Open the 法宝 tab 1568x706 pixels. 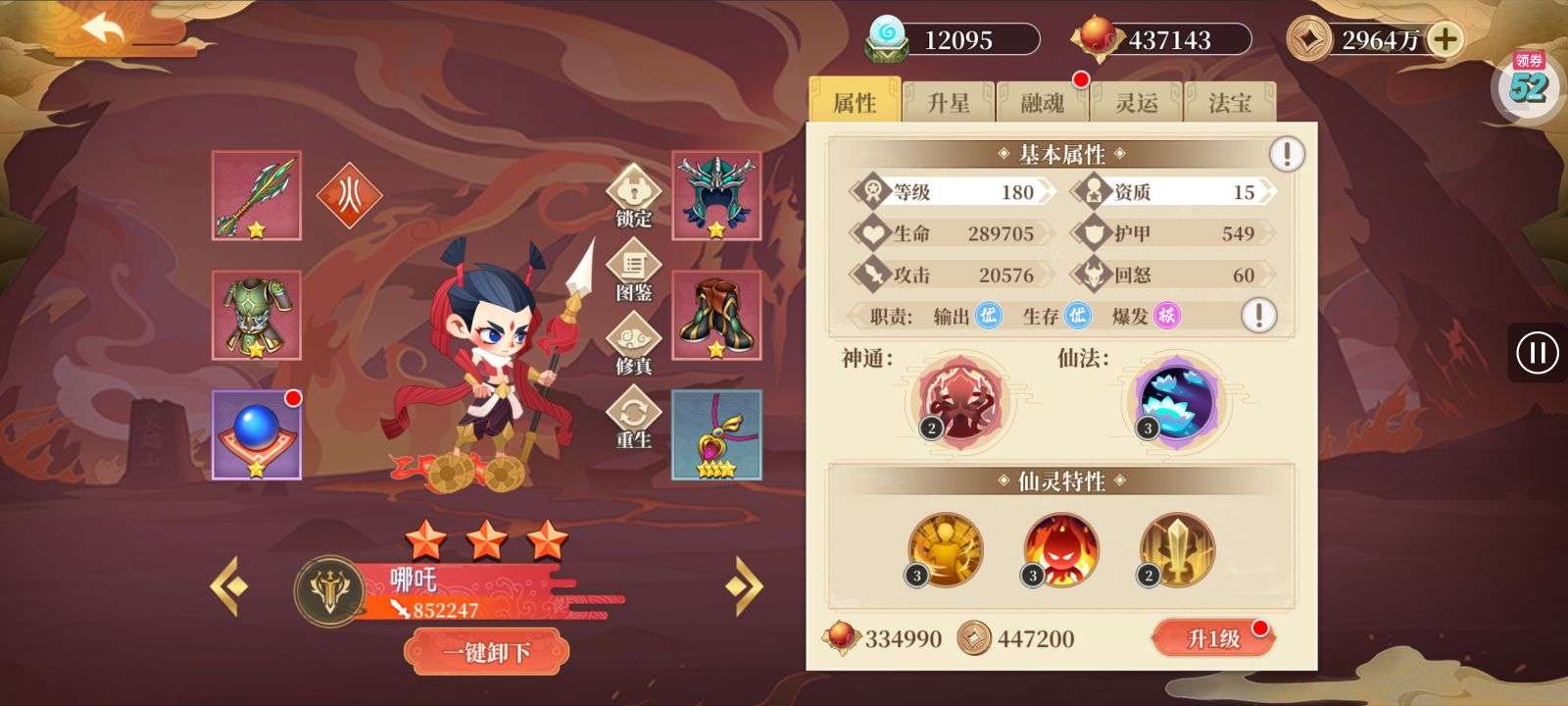tap(1231, 103)
